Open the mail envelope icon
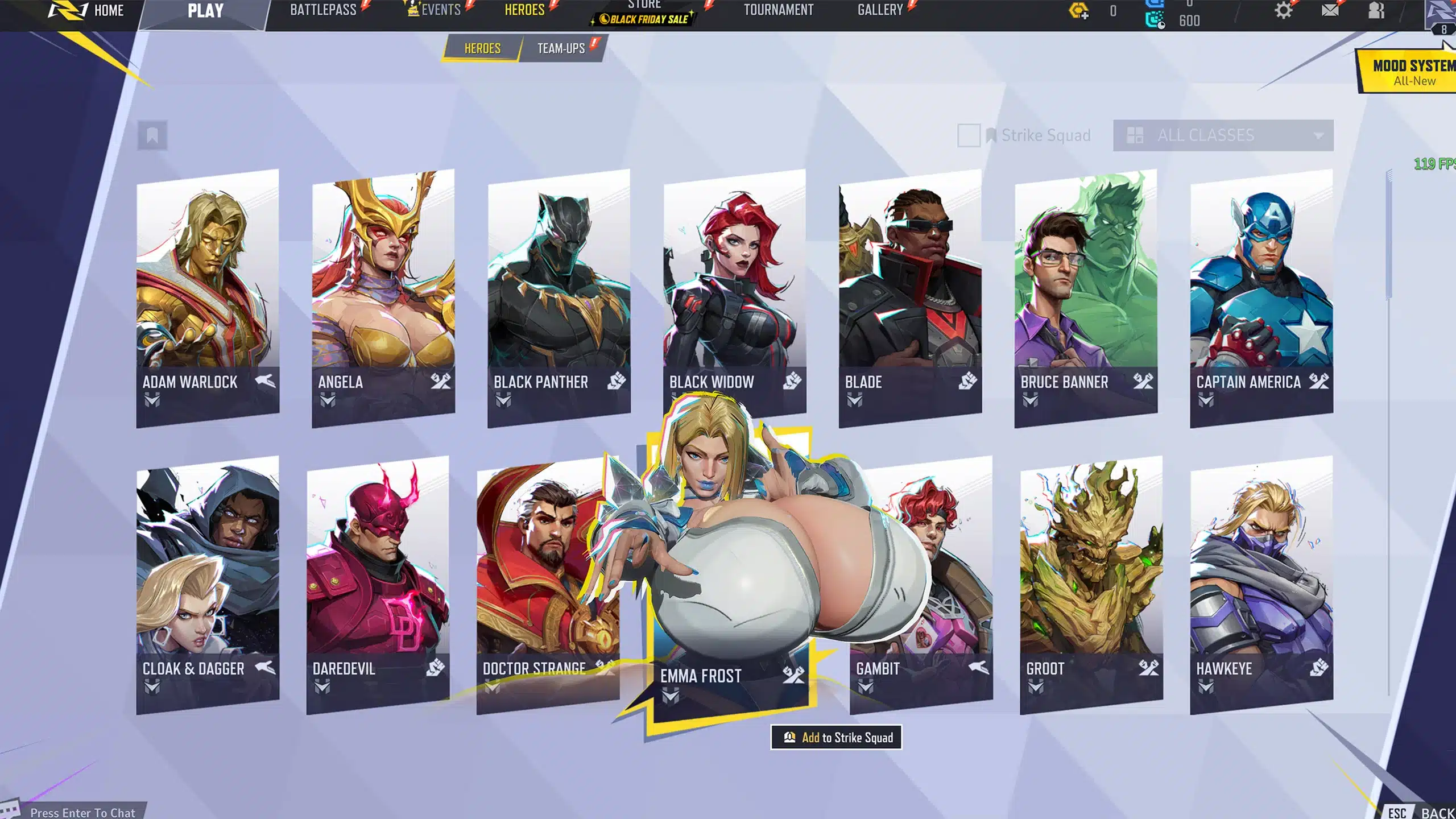The image size is (1456, 819). click(1330, 11)
